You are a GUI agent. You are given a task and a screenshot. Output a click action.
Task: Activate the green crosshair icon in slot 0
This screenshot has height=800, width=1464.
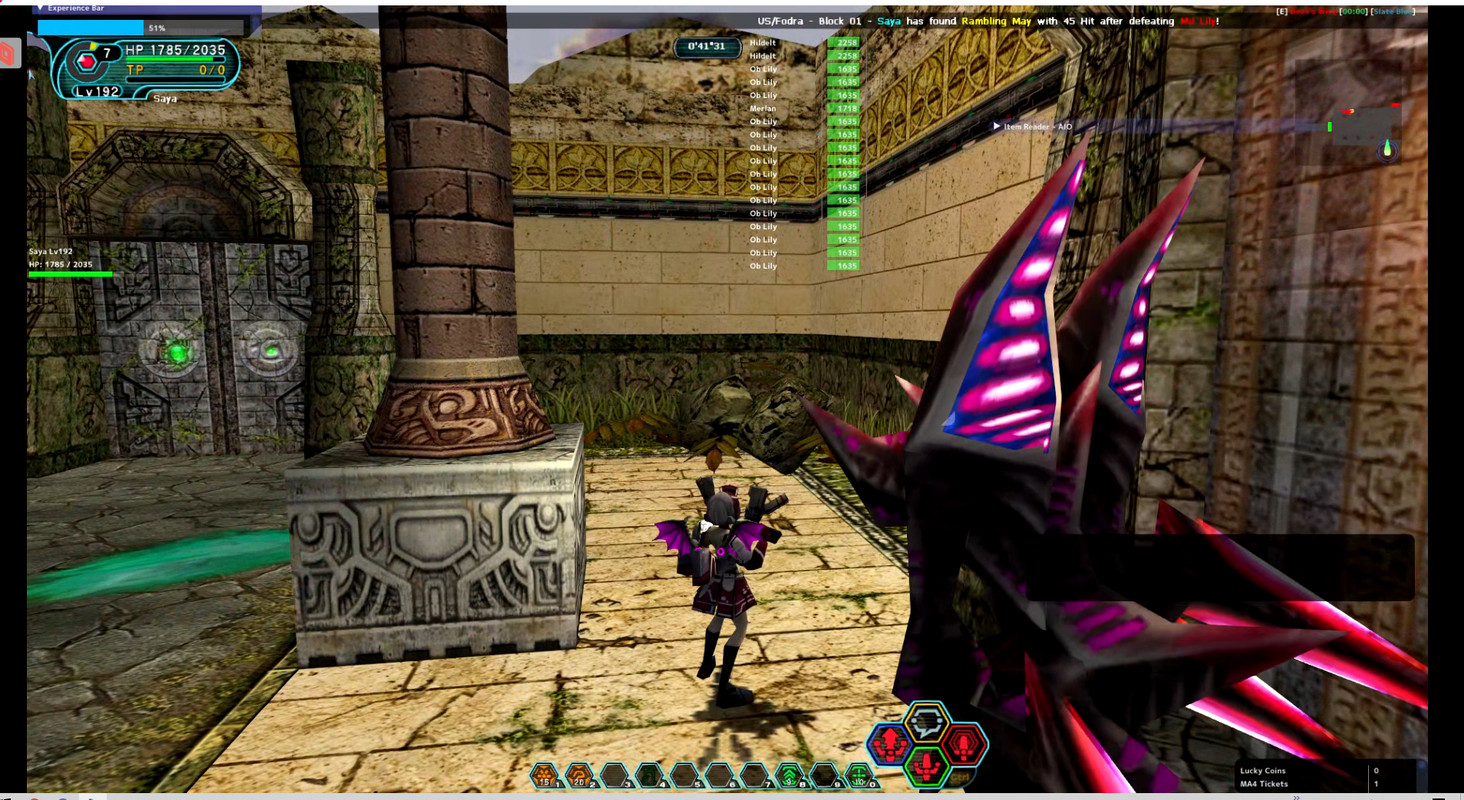click(859, 775)
